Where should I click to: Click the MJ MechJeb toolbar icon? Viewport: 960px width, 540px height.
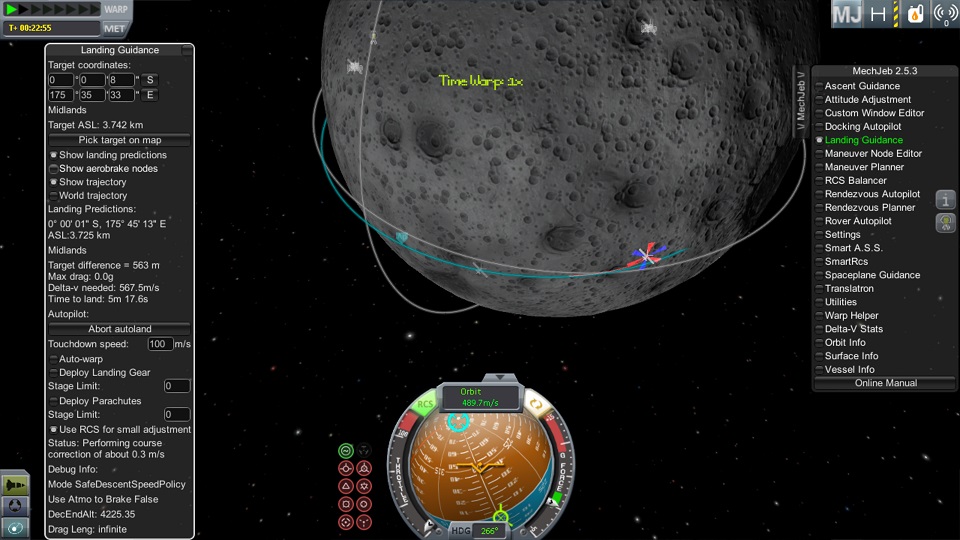click(x=847, y=14)
